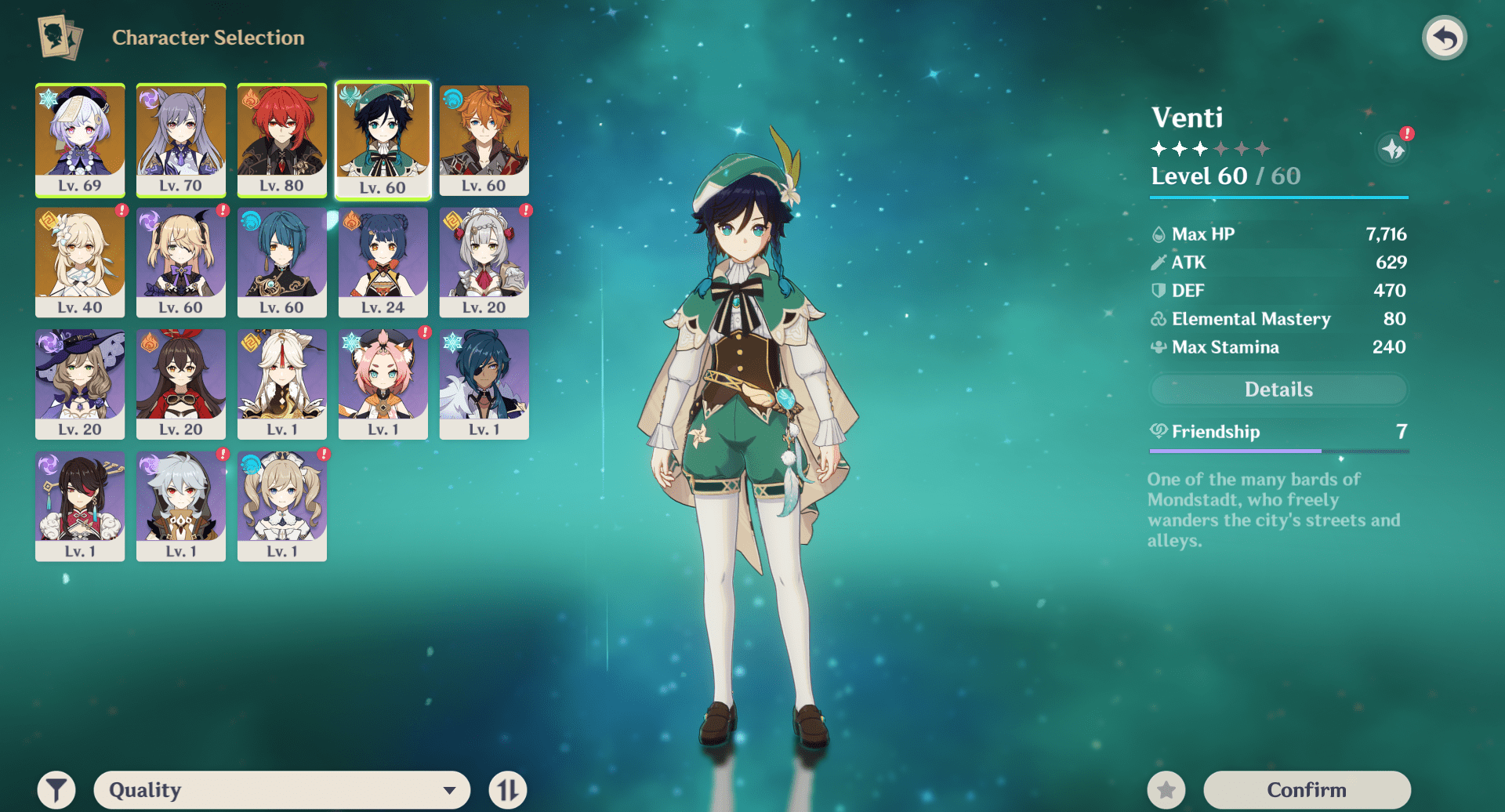The width and height of the screenshot is (1505, 812).
Task: Pick Lisa with the purple witch hat
Action: (80, 384)
